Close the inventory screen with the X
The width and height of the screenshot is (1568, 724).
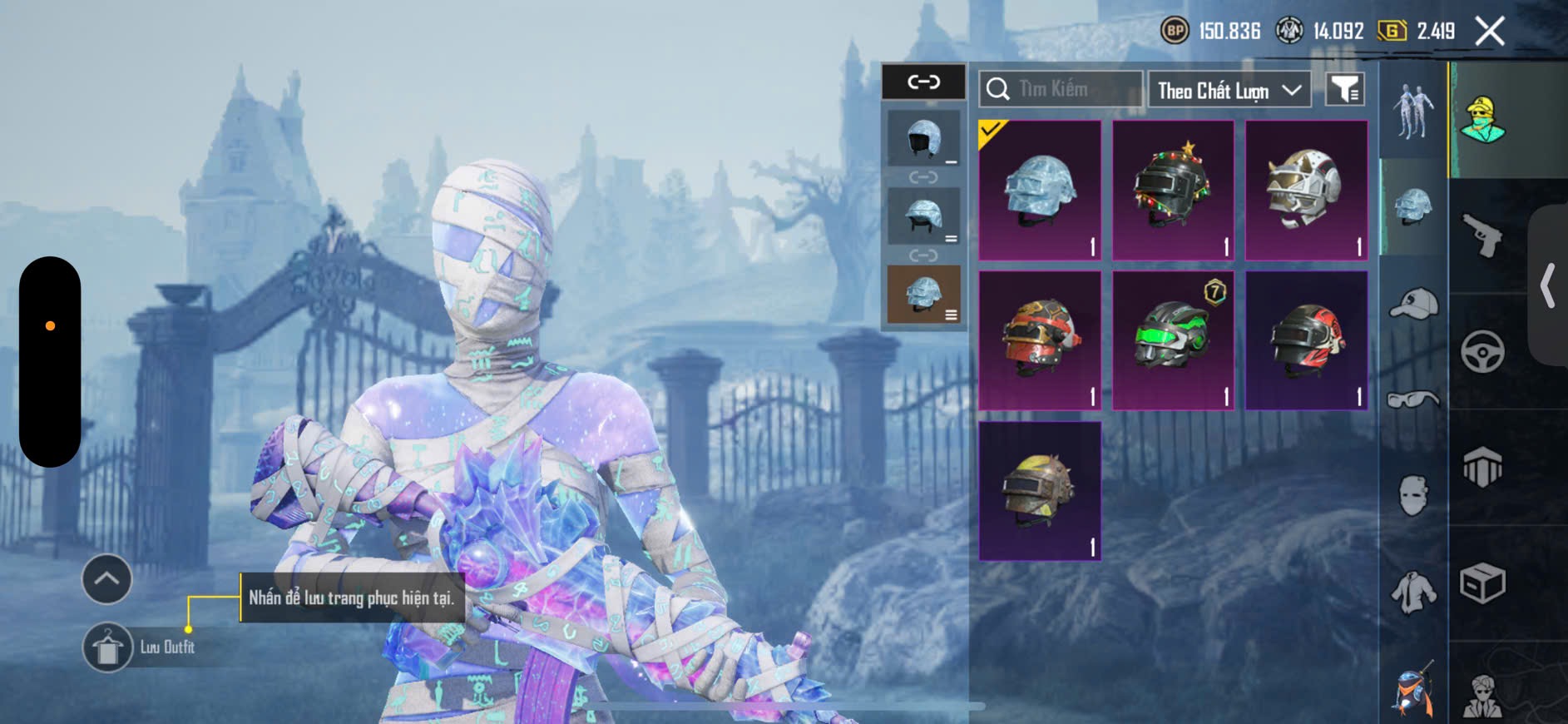1489,32
